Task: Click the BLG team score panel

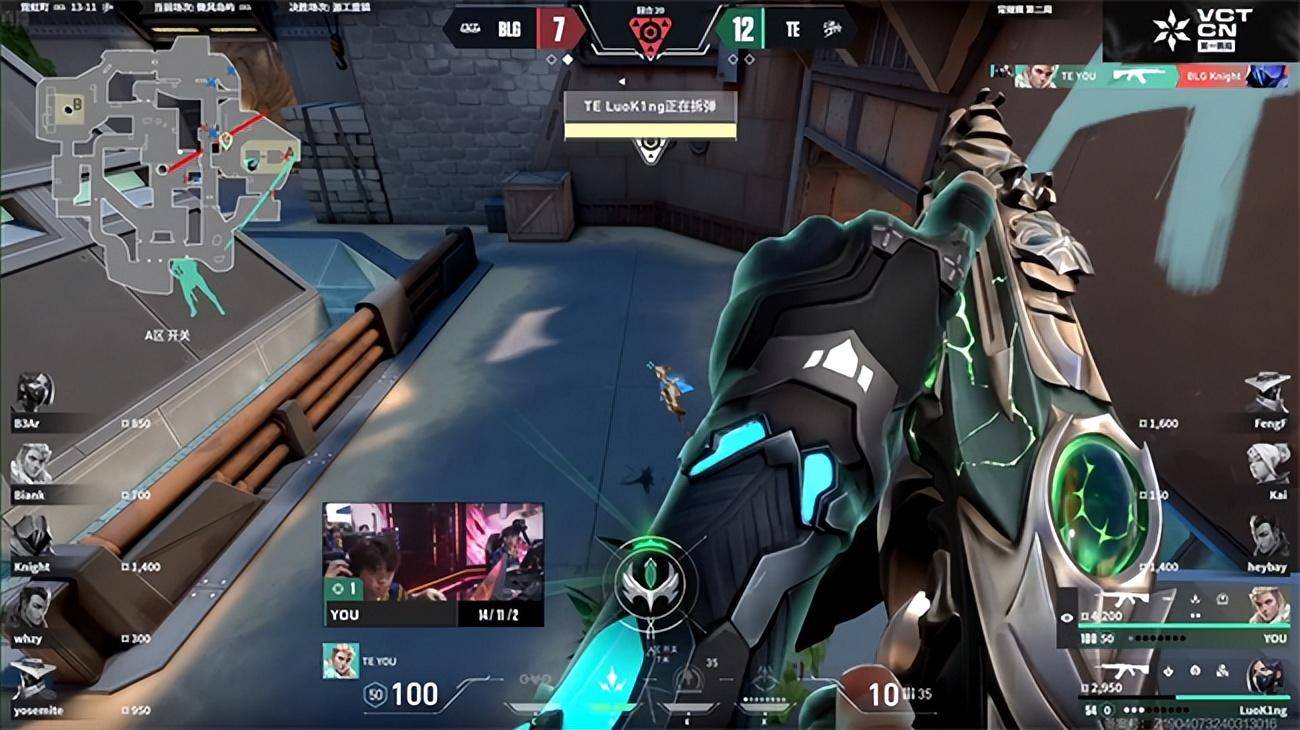Action: 515,28
